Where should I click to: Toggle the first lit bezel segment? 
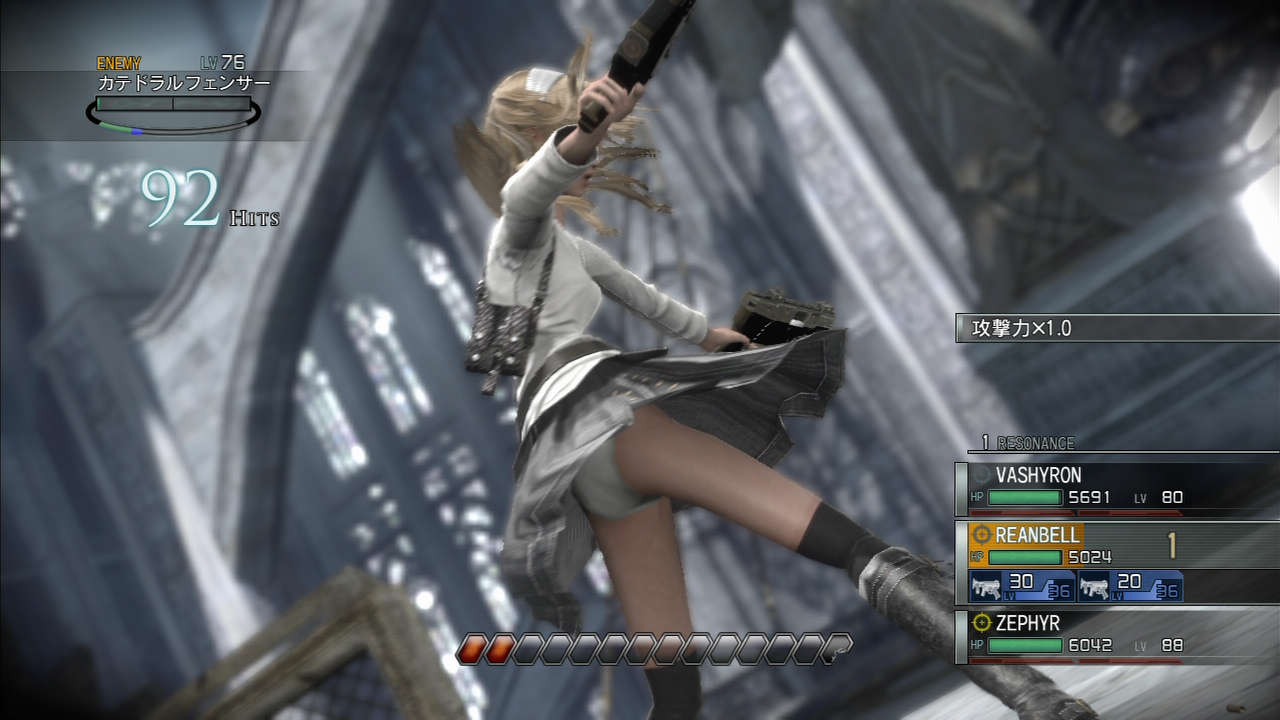[x=470, y=647]
